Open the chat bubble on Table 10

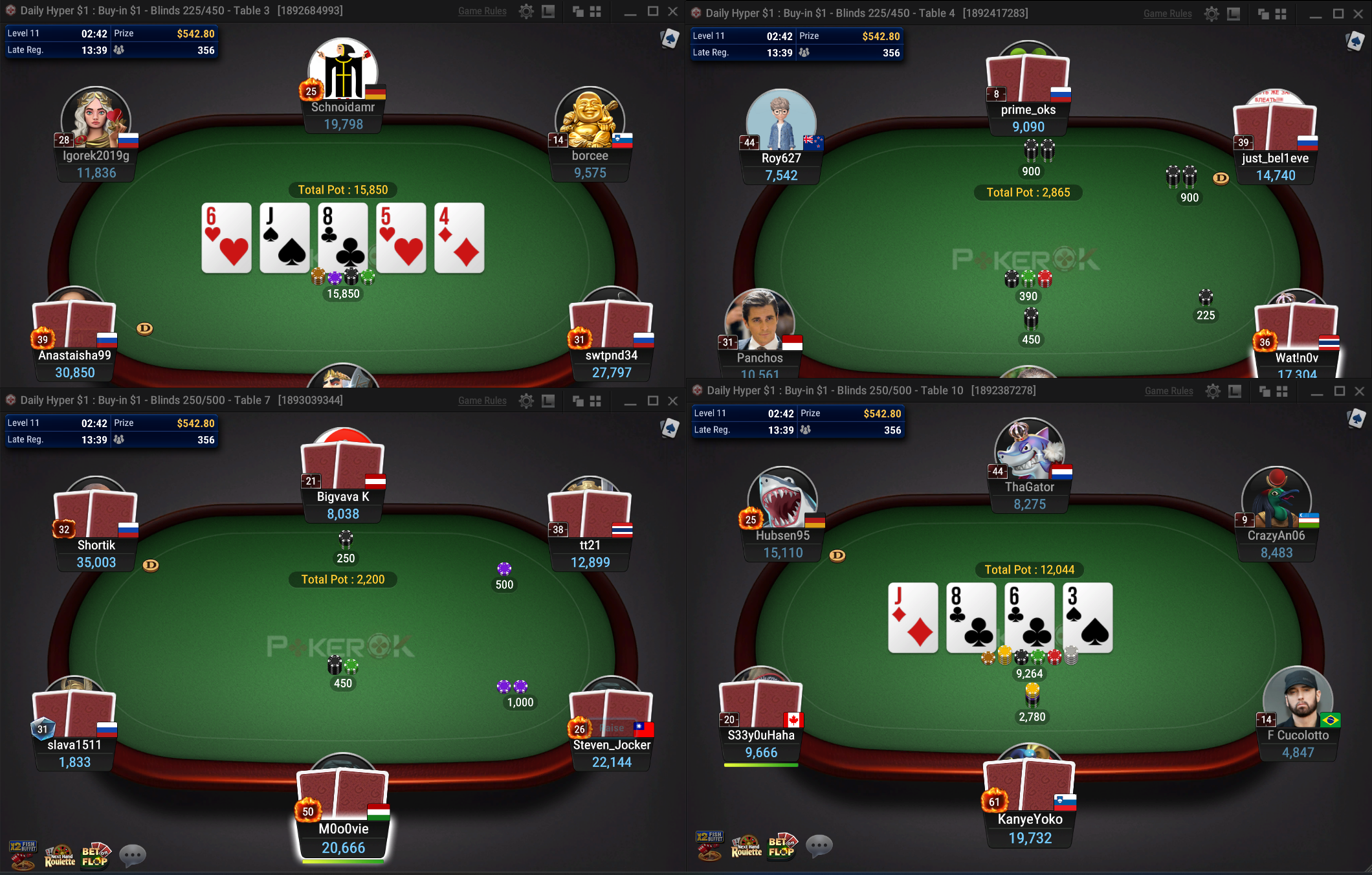click(x=819, y=845)
